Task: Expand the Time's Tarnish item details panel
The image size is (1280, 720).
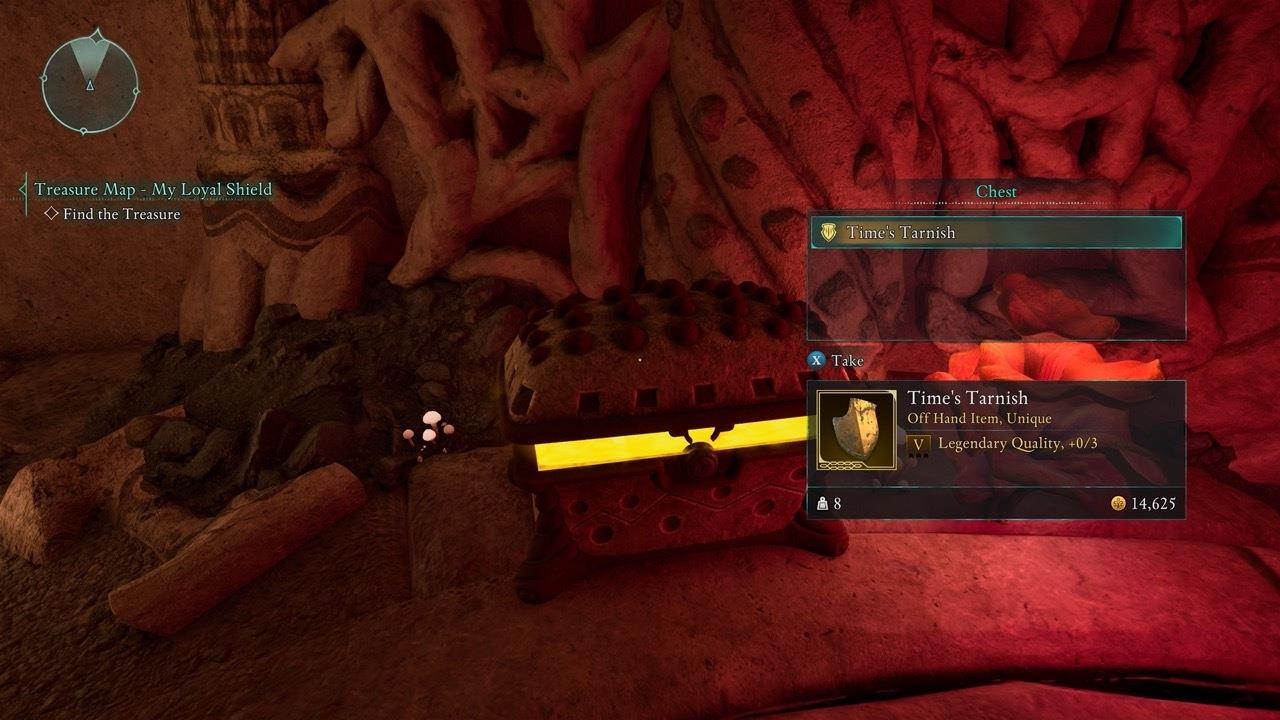Action: (995, 440)
